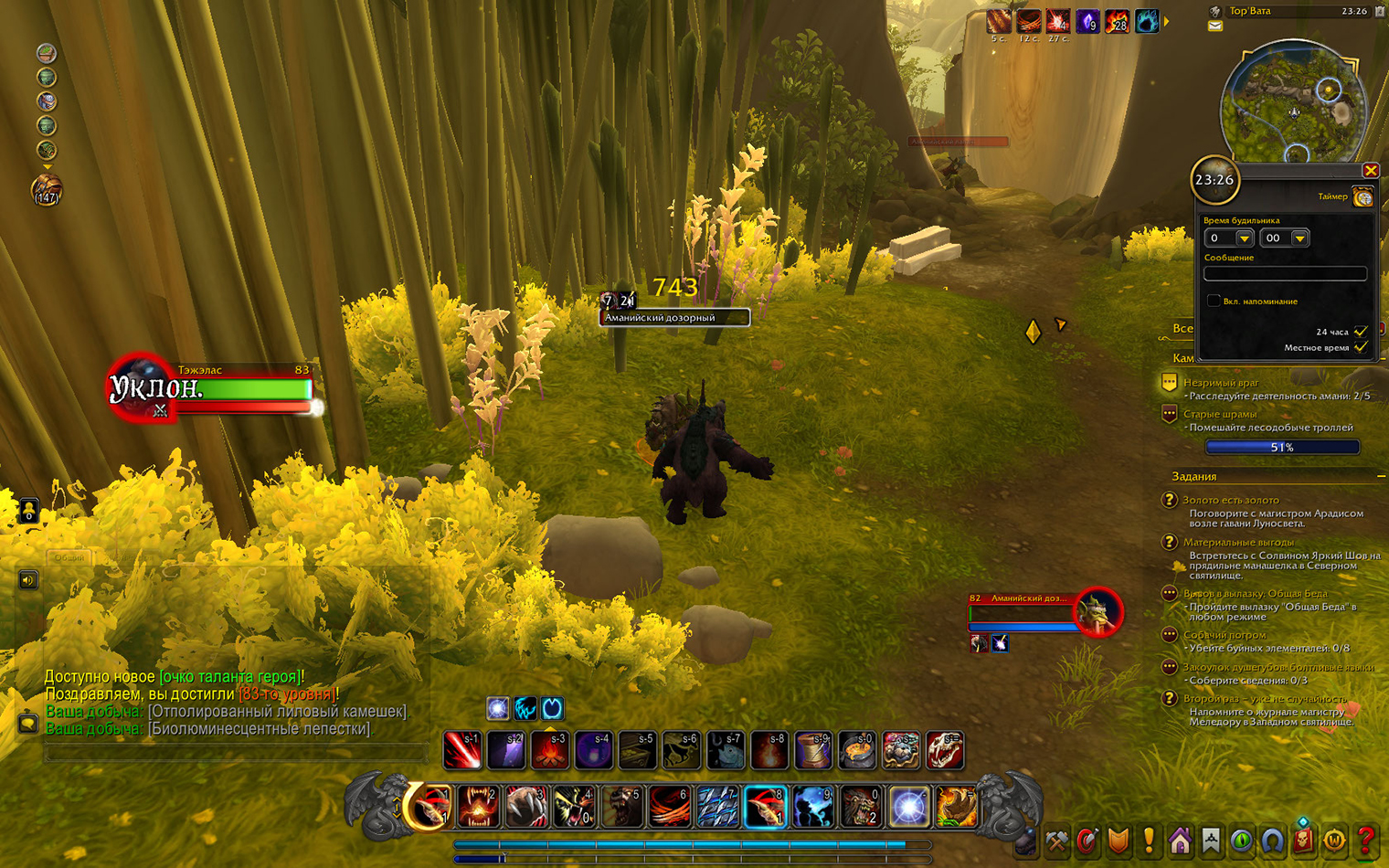This screenshot has height=868, width=1389.
Task: Close the alarm clock panel
Action: pyautogui.click(x=1370, y=171)
